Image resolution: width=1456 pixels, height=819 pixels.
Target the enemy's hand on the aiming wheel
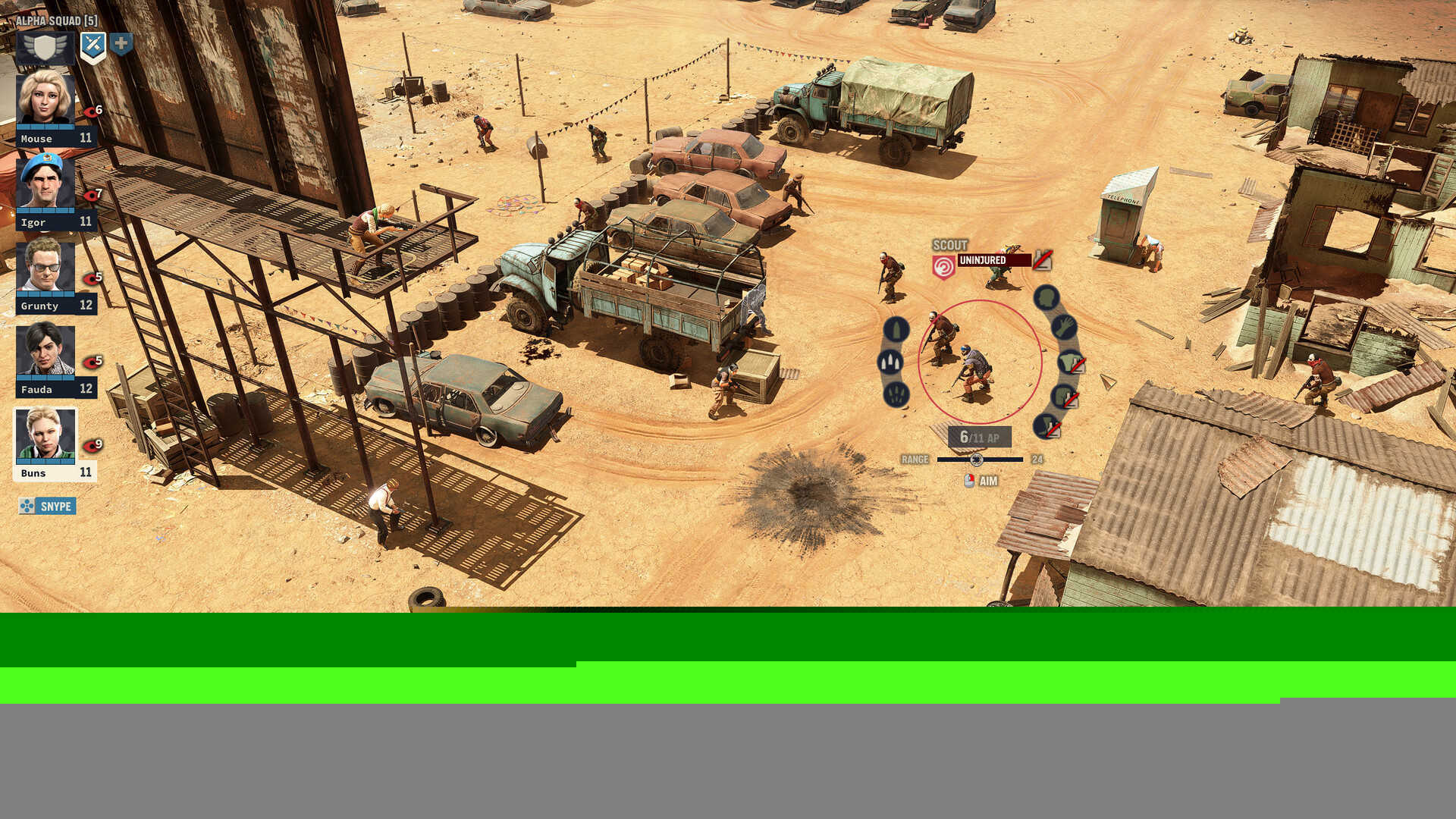[x=1065, y=328]
